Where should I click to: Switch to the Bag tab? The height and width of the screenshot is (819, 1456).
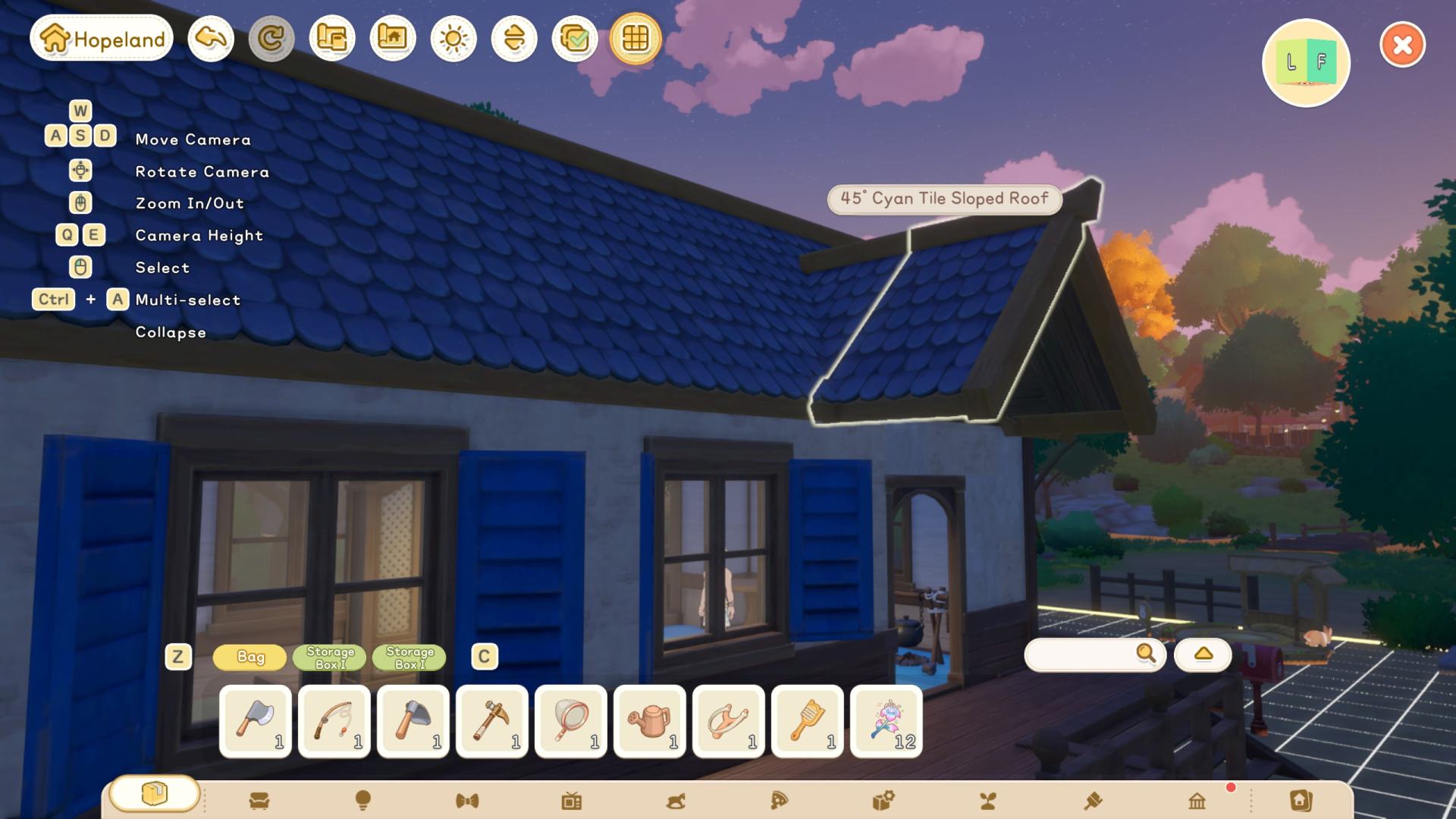coord(250,657)
